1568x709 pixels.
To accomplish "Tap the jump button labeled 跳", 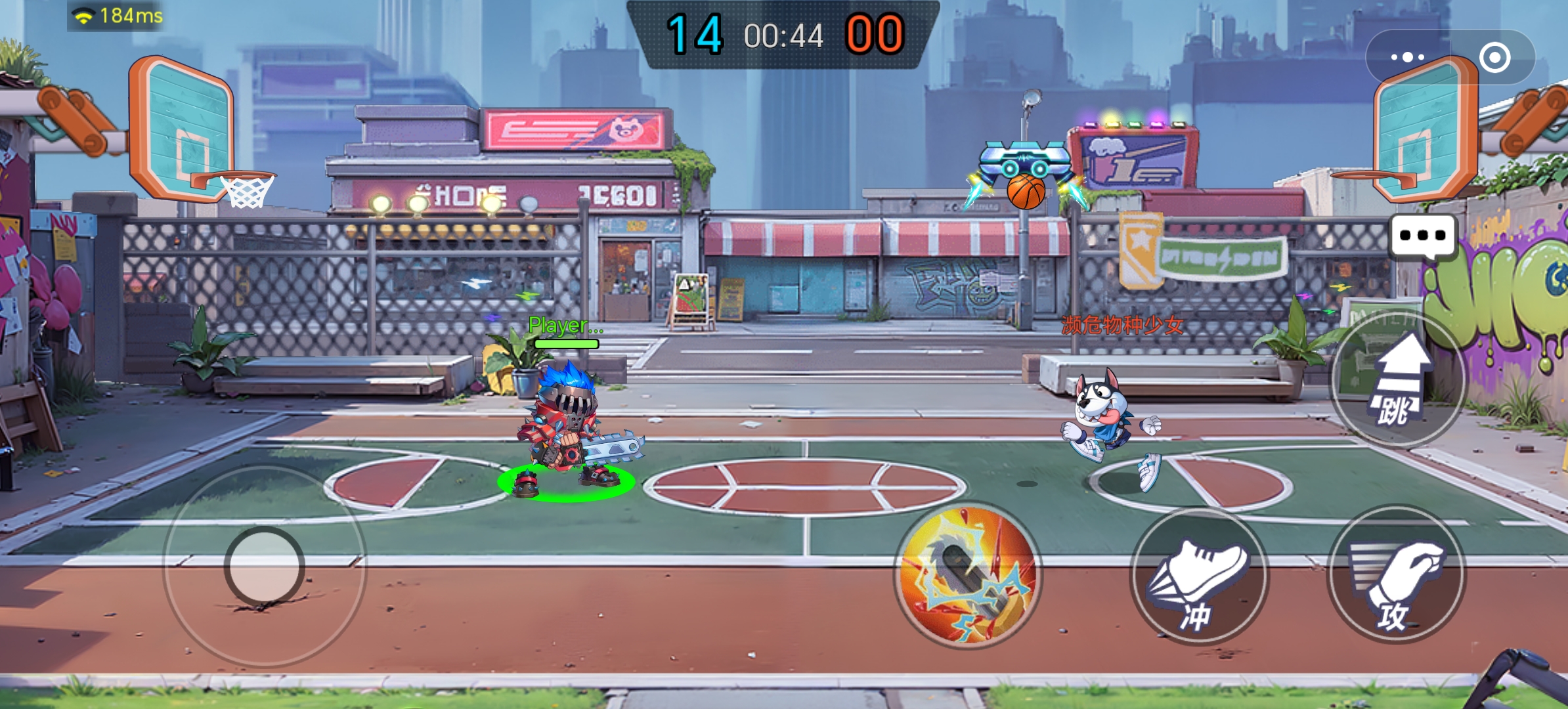I will [x=1397, y=379].
